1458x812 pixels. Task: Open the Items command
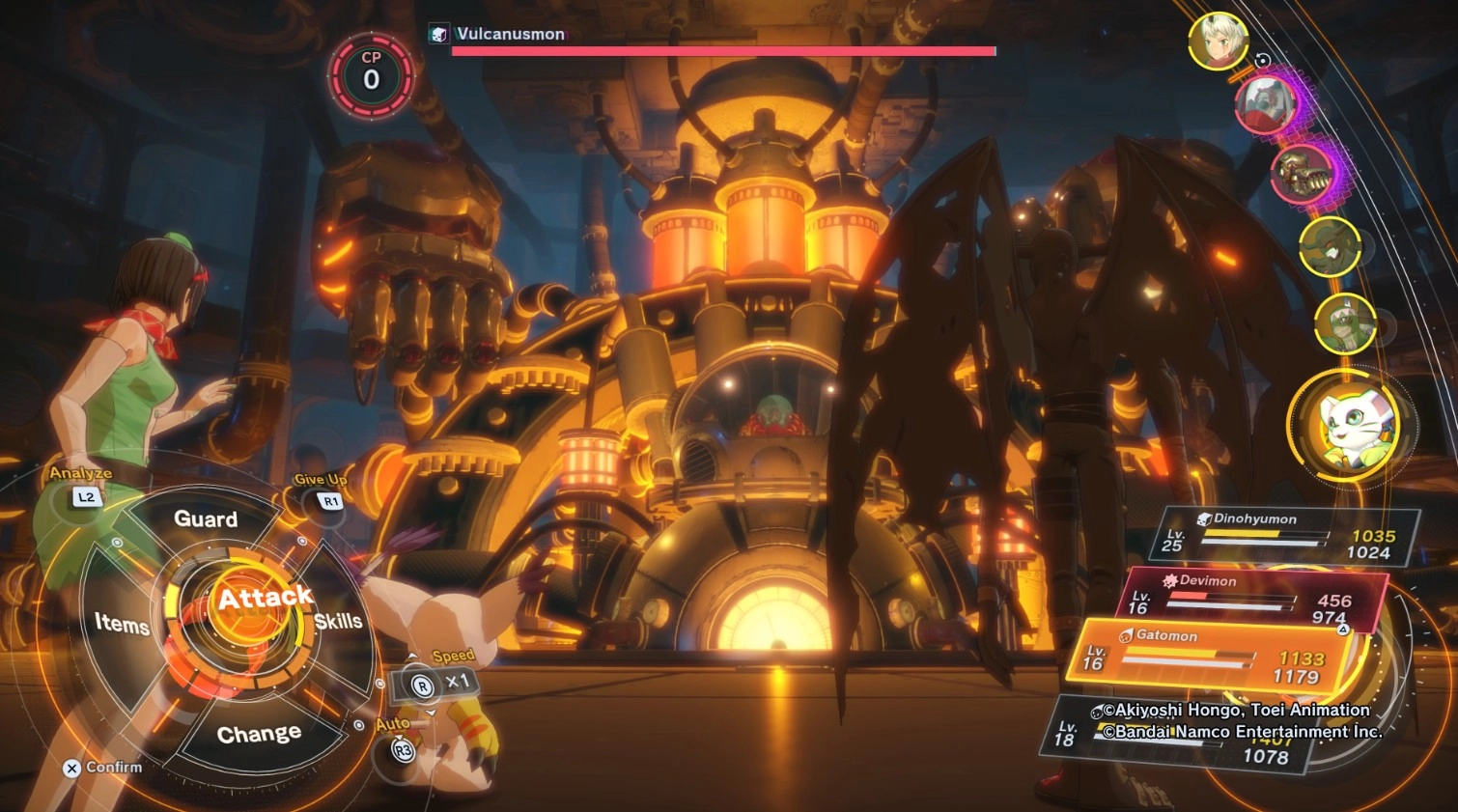[x=122, y=624]
